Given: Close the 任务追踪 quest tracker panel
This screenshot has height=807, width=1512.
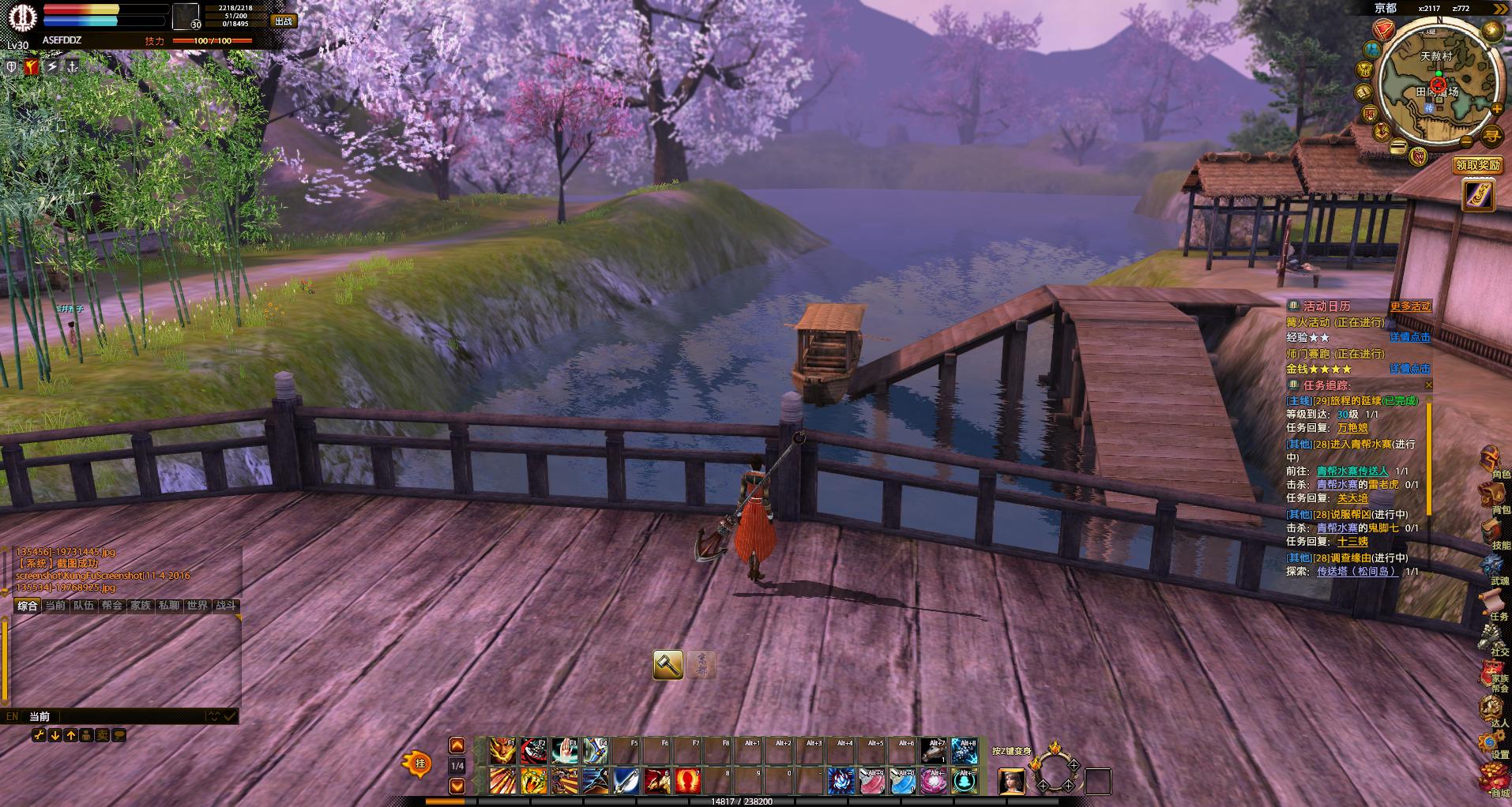Looking at the screenshot, I should point(1428,385).
